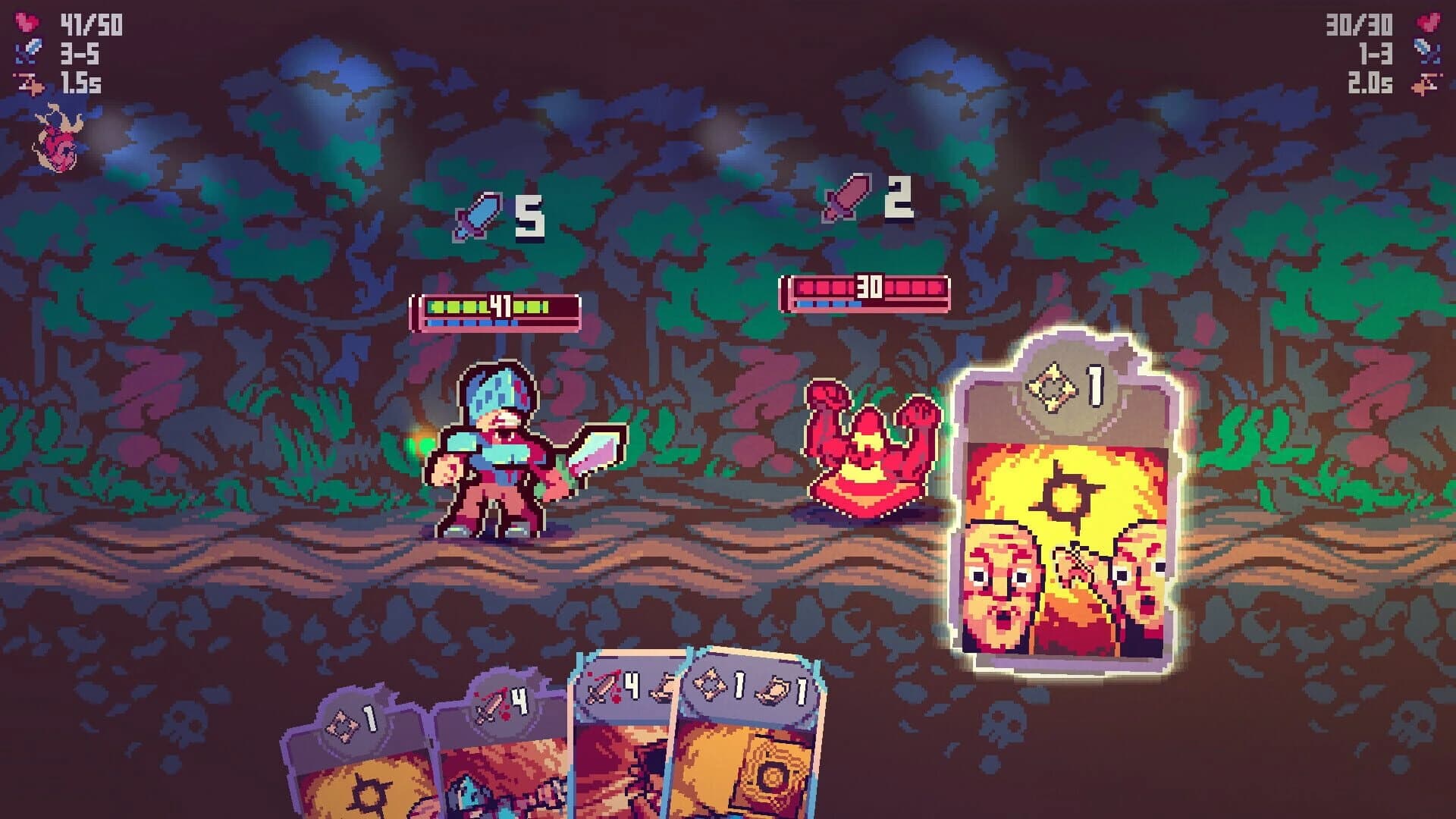Viewport: 1456px width, 819px height.
Task: Click the armored knight character sprite
Action: click(493, 447)
